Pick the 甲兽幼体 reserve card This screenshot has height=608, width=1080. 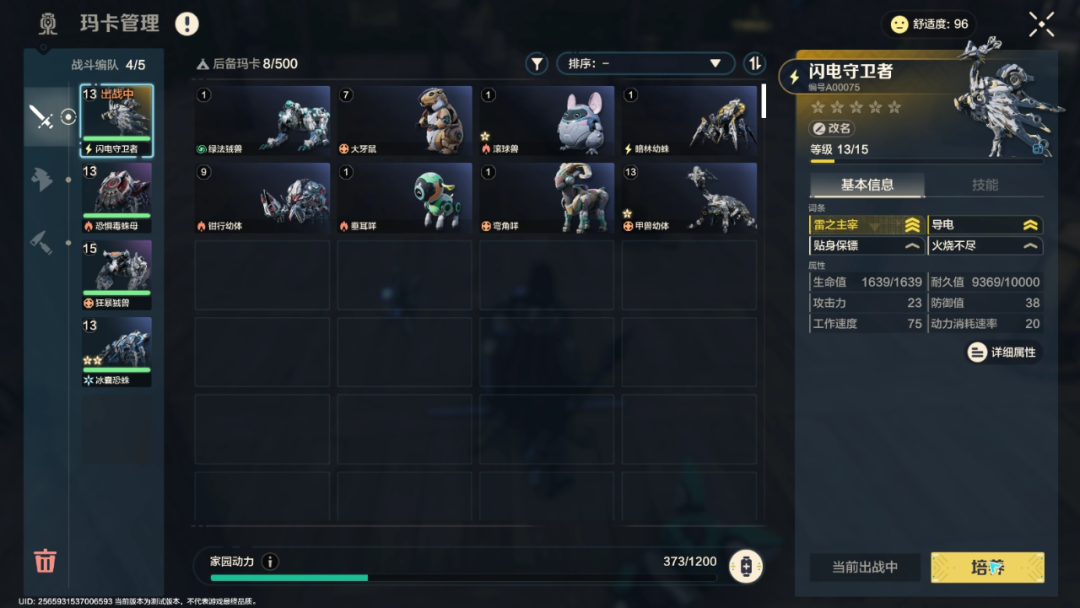coord(689,198)
